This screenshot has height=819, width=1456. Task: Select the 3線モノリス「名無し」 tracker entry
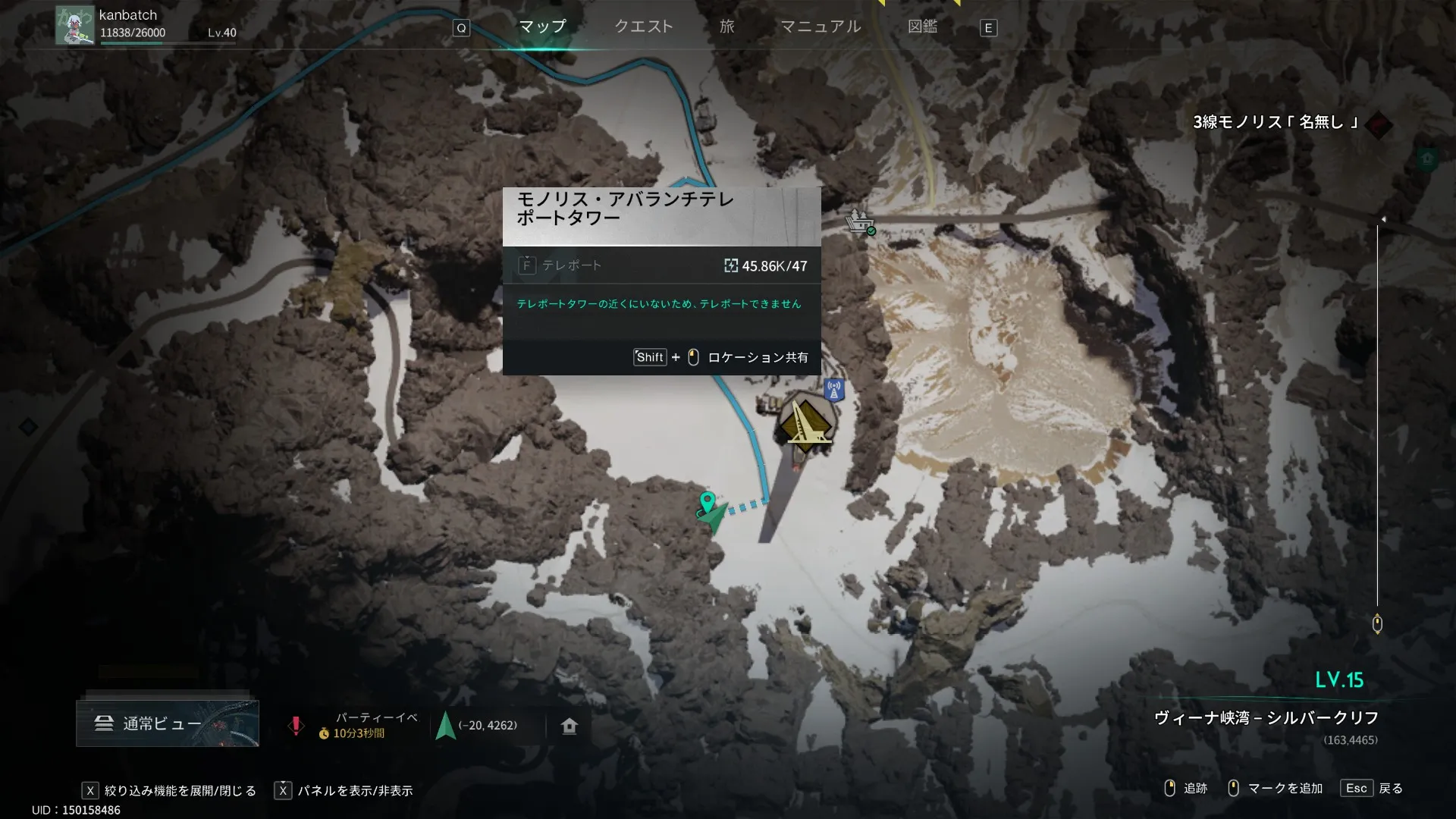(x=1276, y=122)
